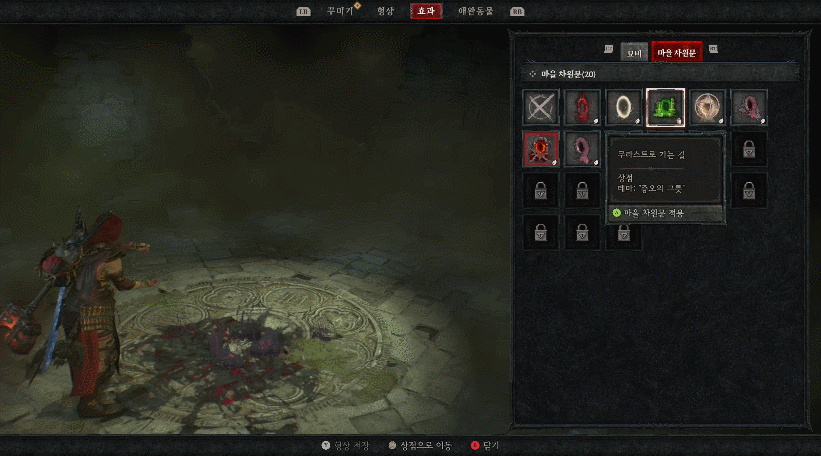The width and height of the screenshot is (821, 456).
Task: Show the 묘비 sub-tab
Action: click(634, 52)
